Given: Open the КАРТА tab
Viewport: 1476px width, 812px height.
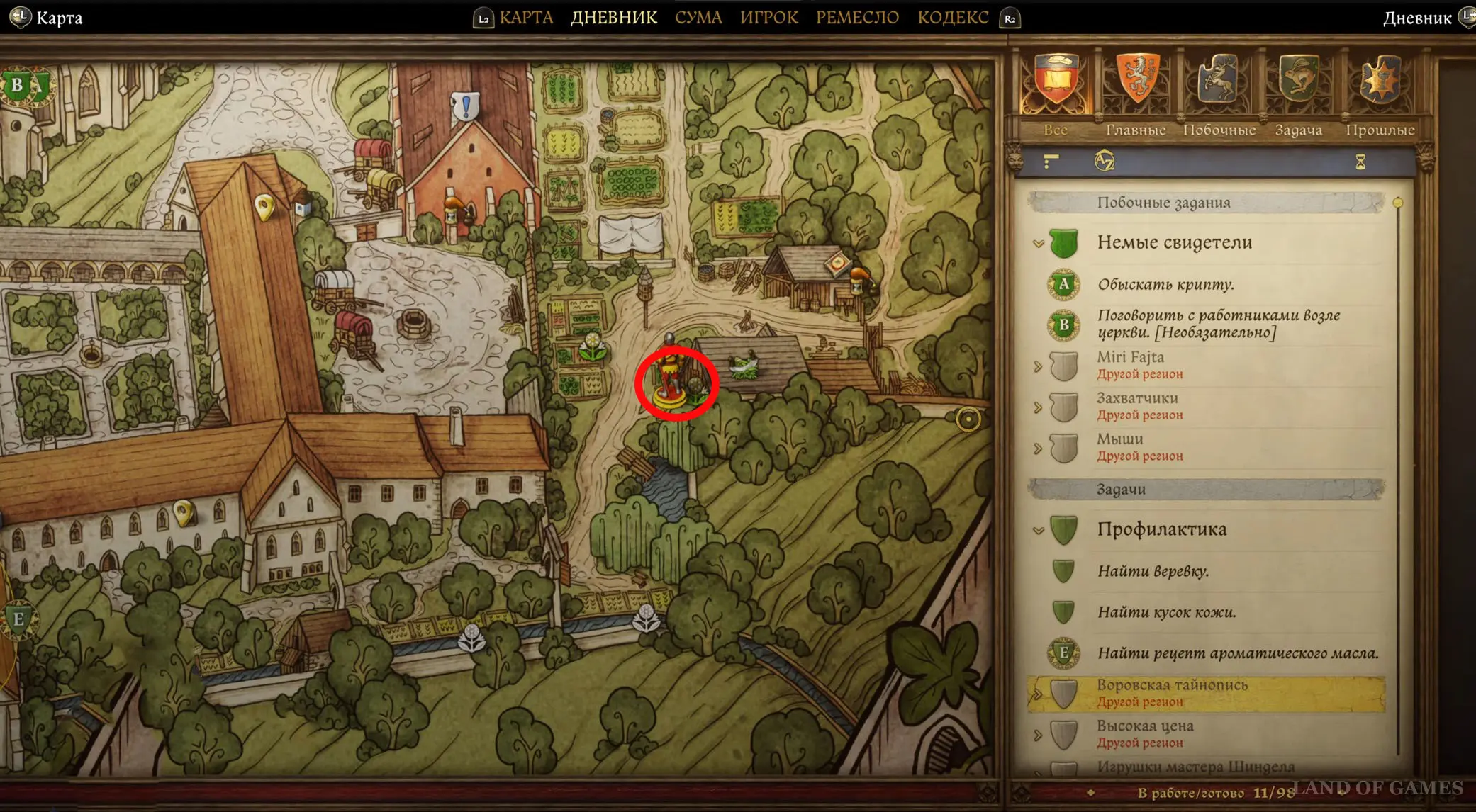Looking at the screenshot, I should point(525,18).
